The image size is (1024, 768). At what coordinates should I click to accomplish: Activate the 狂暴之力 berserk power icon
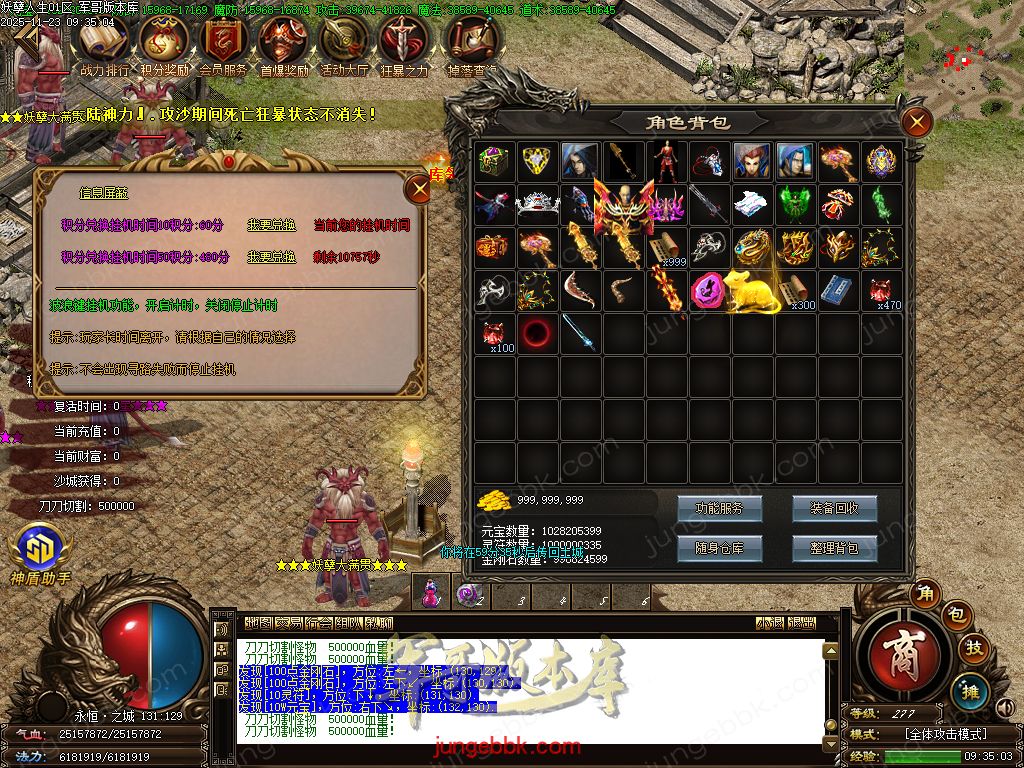(x=404, y=45)
